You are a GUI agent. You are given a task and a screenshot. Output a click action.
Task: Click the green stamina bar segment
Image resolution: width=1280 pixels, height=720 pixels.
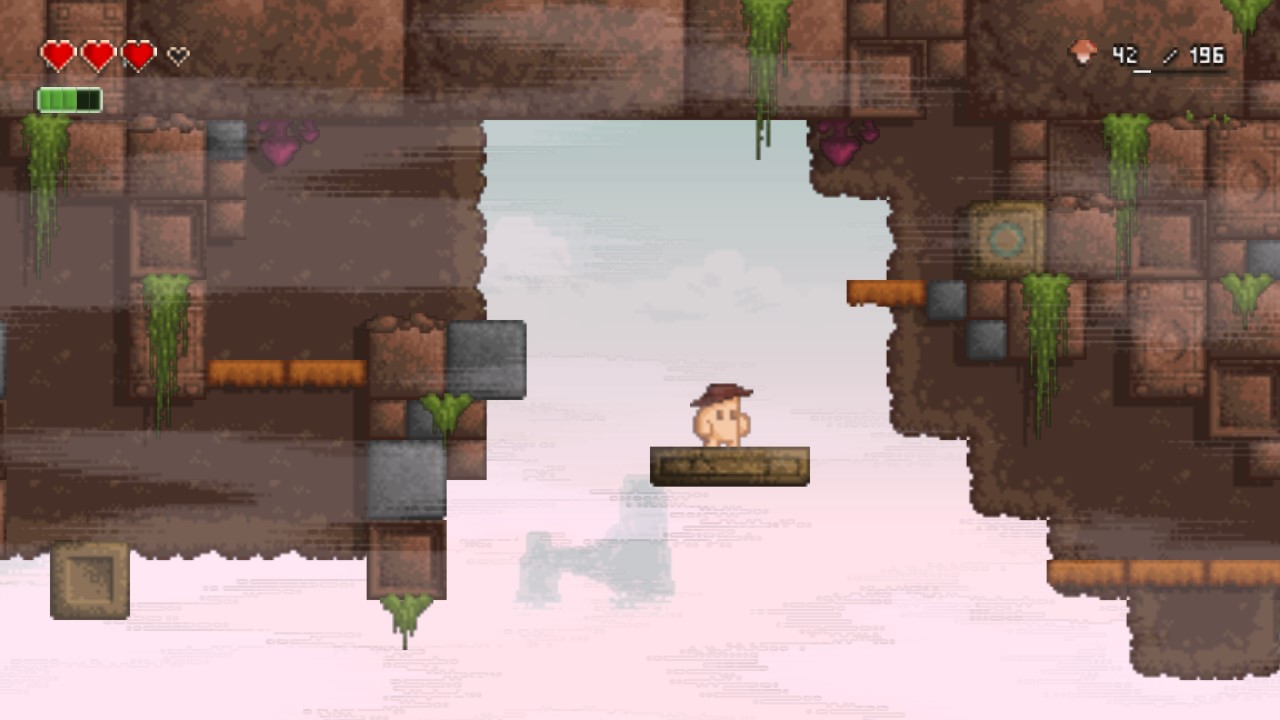[x=60, y=98]
